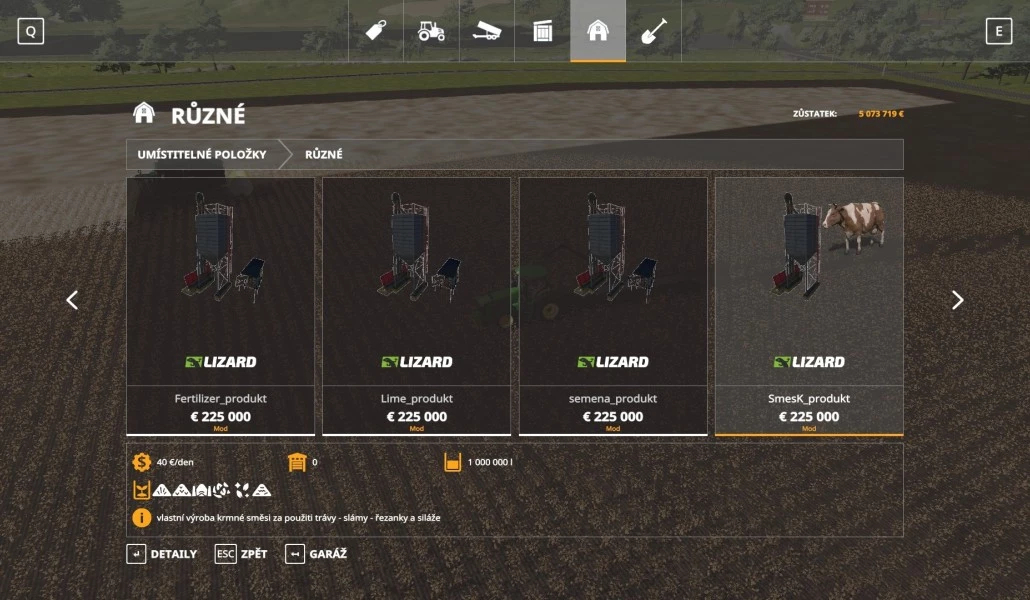The image size is (1030, 600).
Task: Select the Fertilizer_produkt silo card
Action: [220, 305]
